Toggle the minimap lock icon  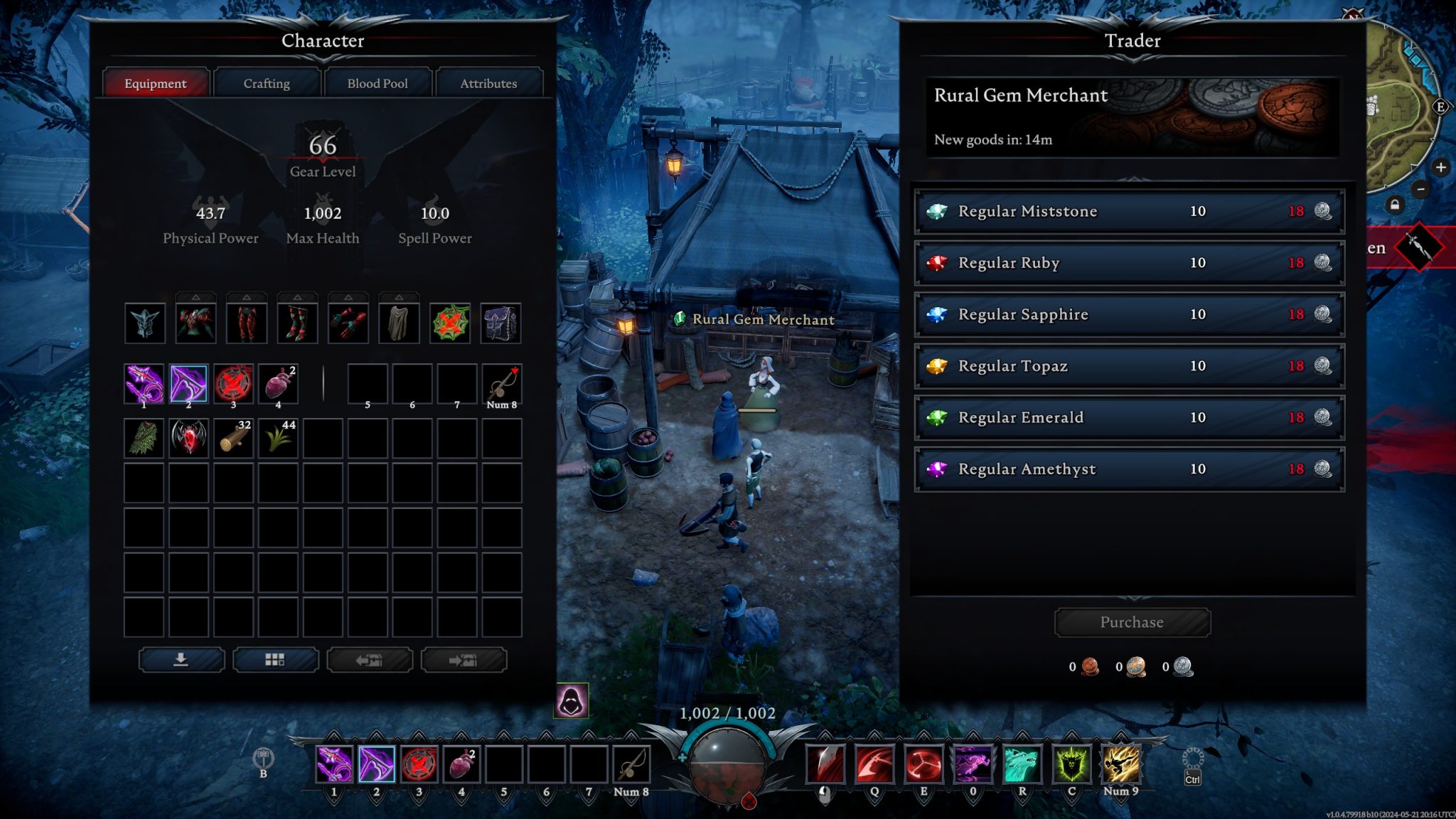click(x=1395, y=205)
